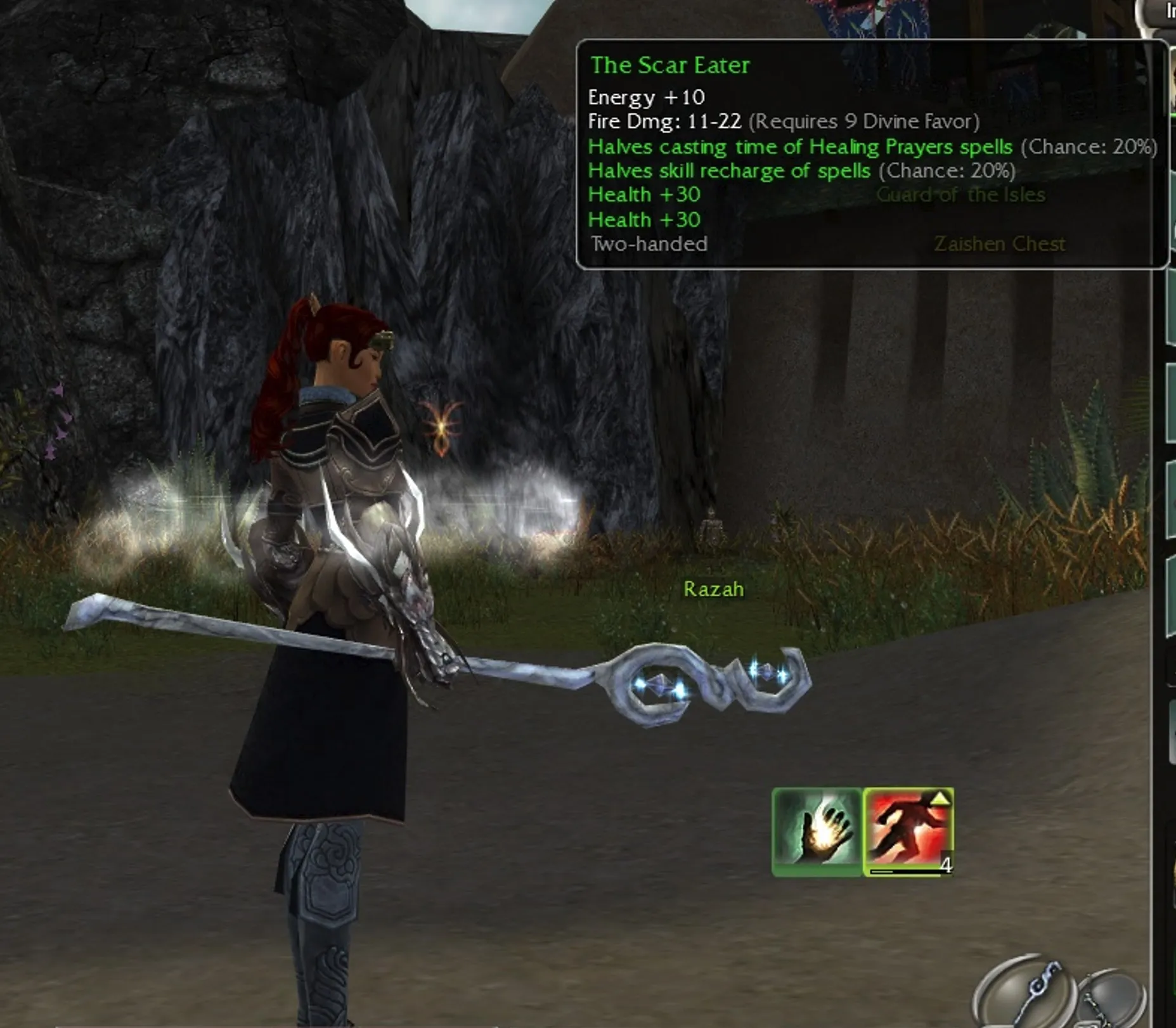1176x1028 pixels.
Task: Click the glowing hand effect icon
Action: click(x=817, y=832)
